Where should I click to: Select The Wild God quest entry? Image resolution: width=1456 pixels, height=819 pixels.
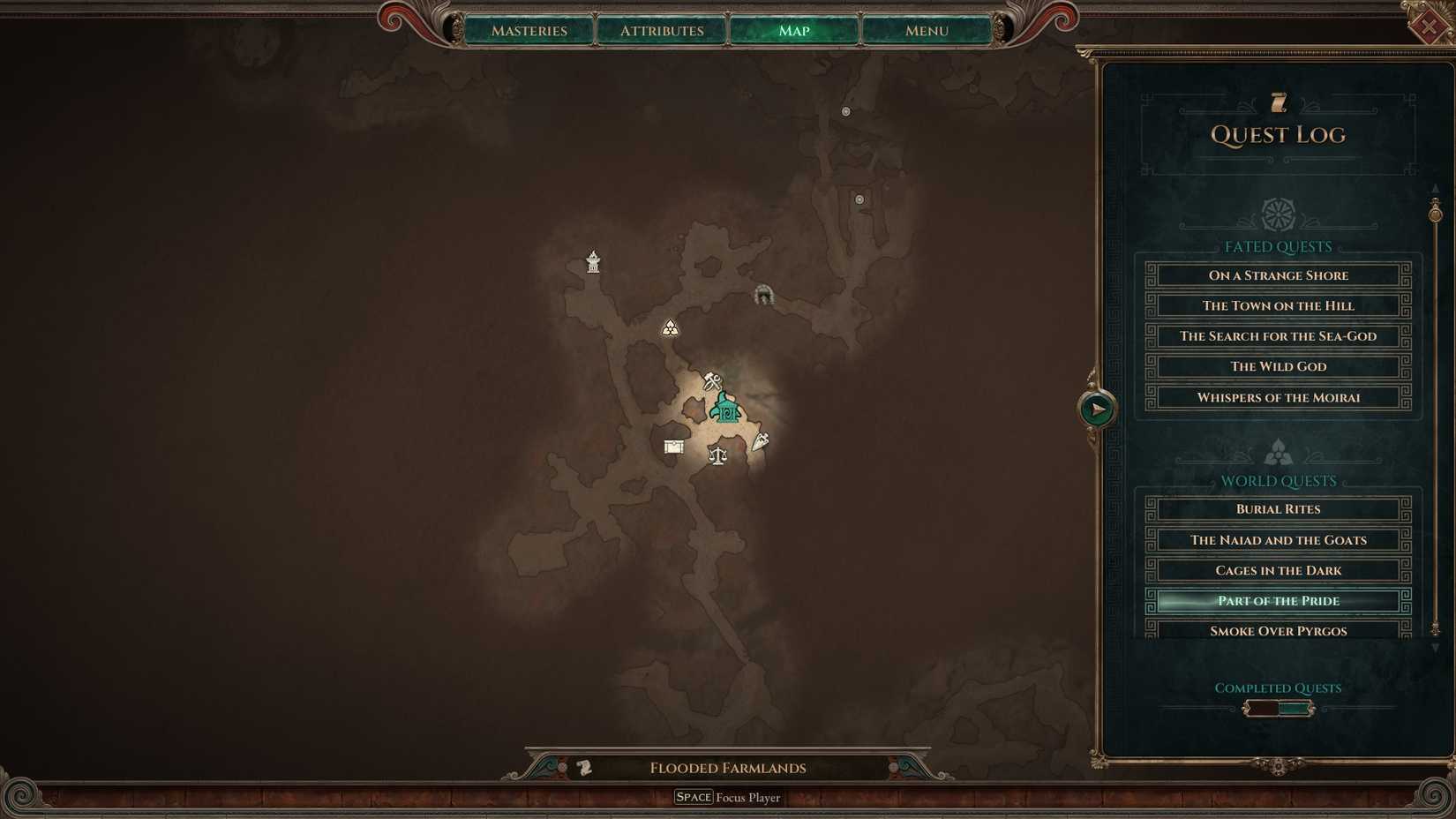pos(1277,366)
